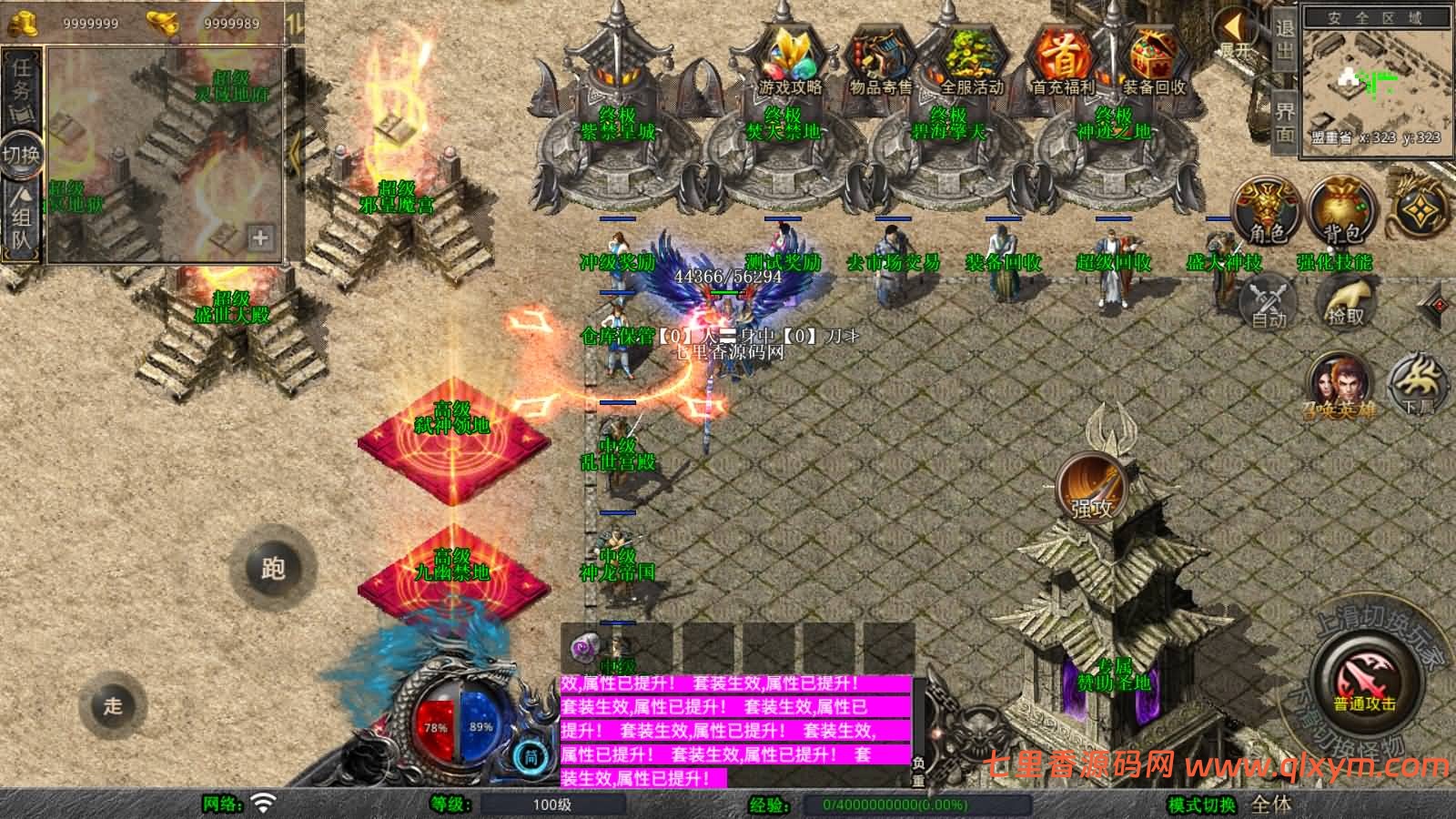This screenshot has width=1456, height=819.
Task: Open the 背包 bag inventory
Action: (x=1342, y=211)
